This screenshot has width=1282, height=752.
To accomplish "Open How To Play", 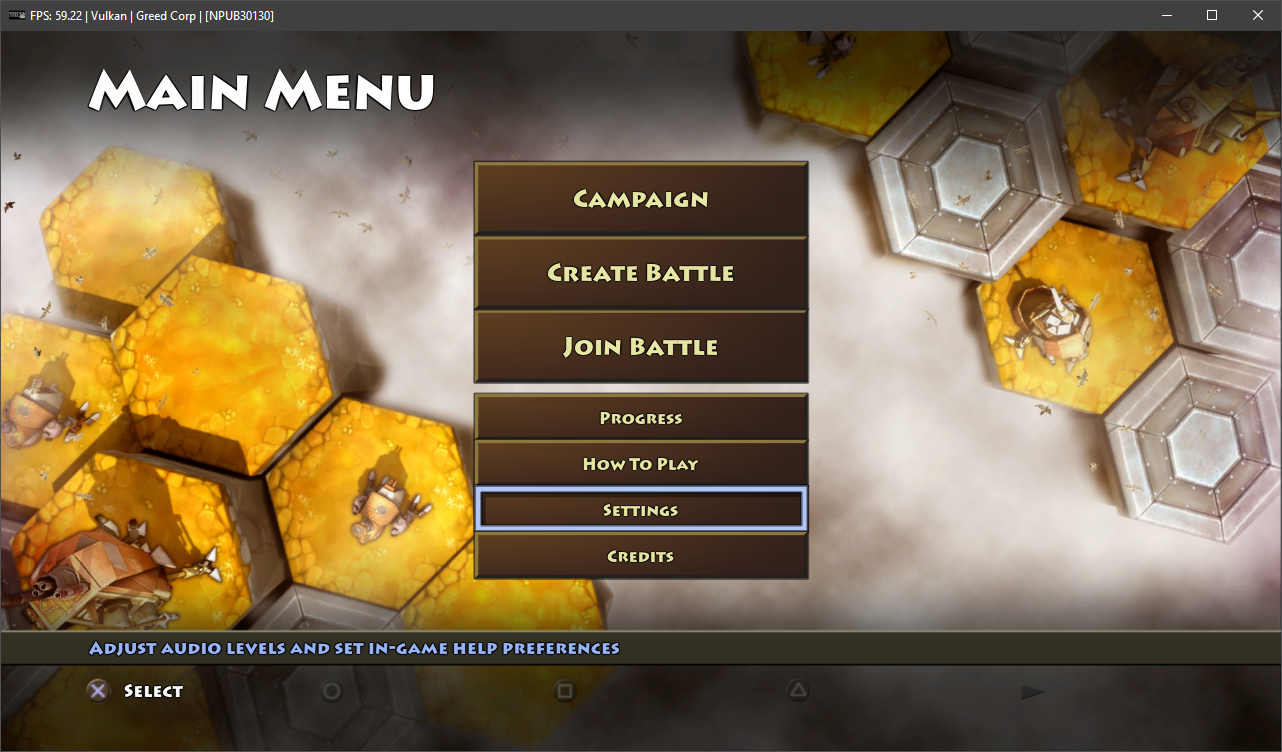I will click(x=640, y=464).
